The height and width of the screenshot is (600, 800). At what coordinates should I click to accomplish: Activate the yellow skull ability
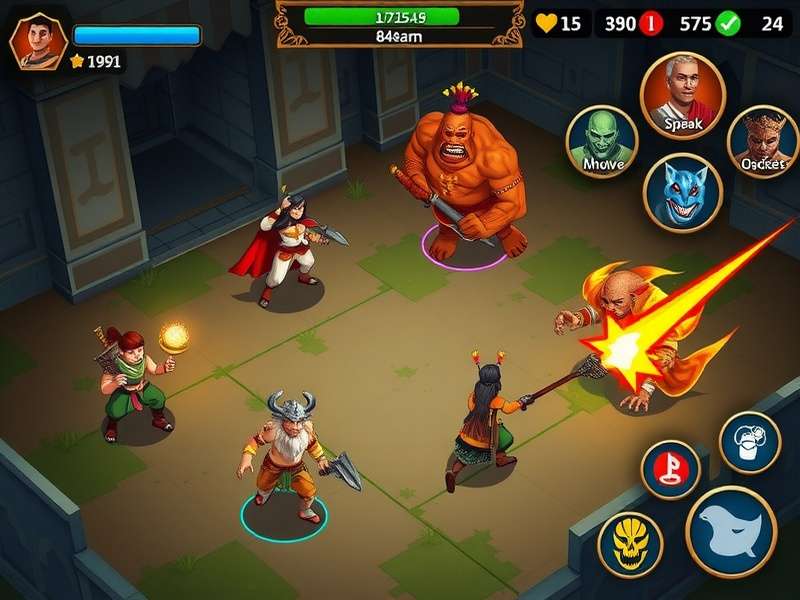[x=630, y=543]
